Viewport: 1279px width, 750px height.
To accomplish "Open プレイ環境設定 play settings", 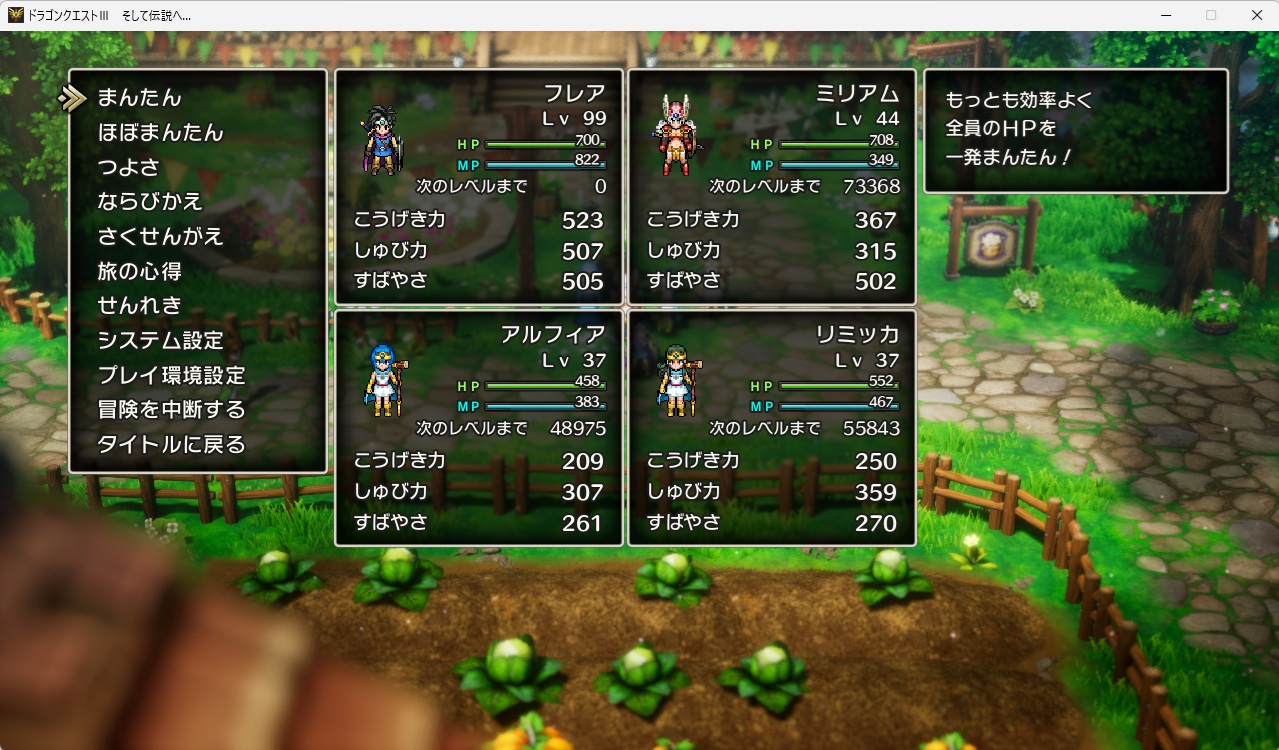I will point(171,376).
